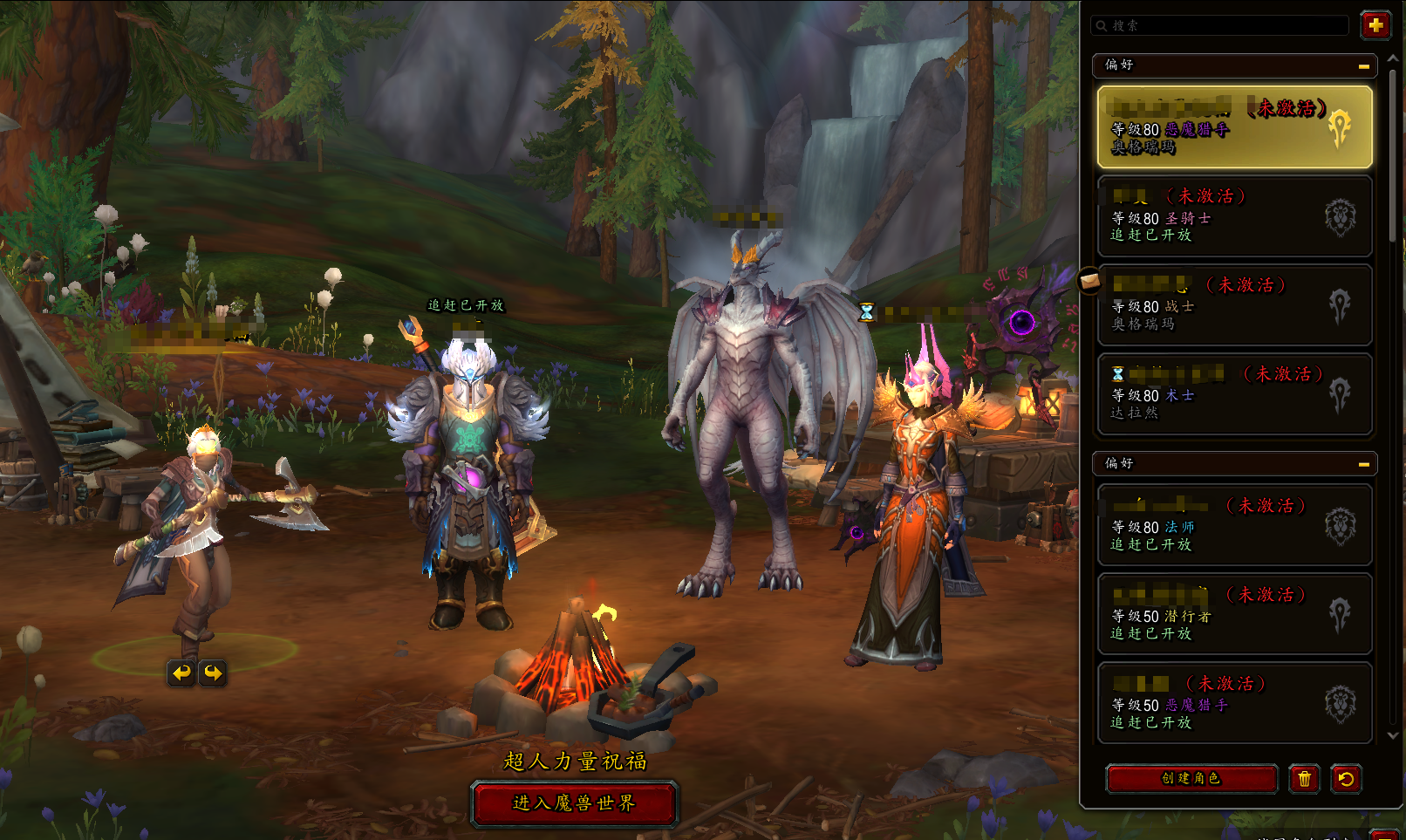Focus the 搜索 character search field
The height and width of the screenshot is (840, 1406).
coord(1221,25)
